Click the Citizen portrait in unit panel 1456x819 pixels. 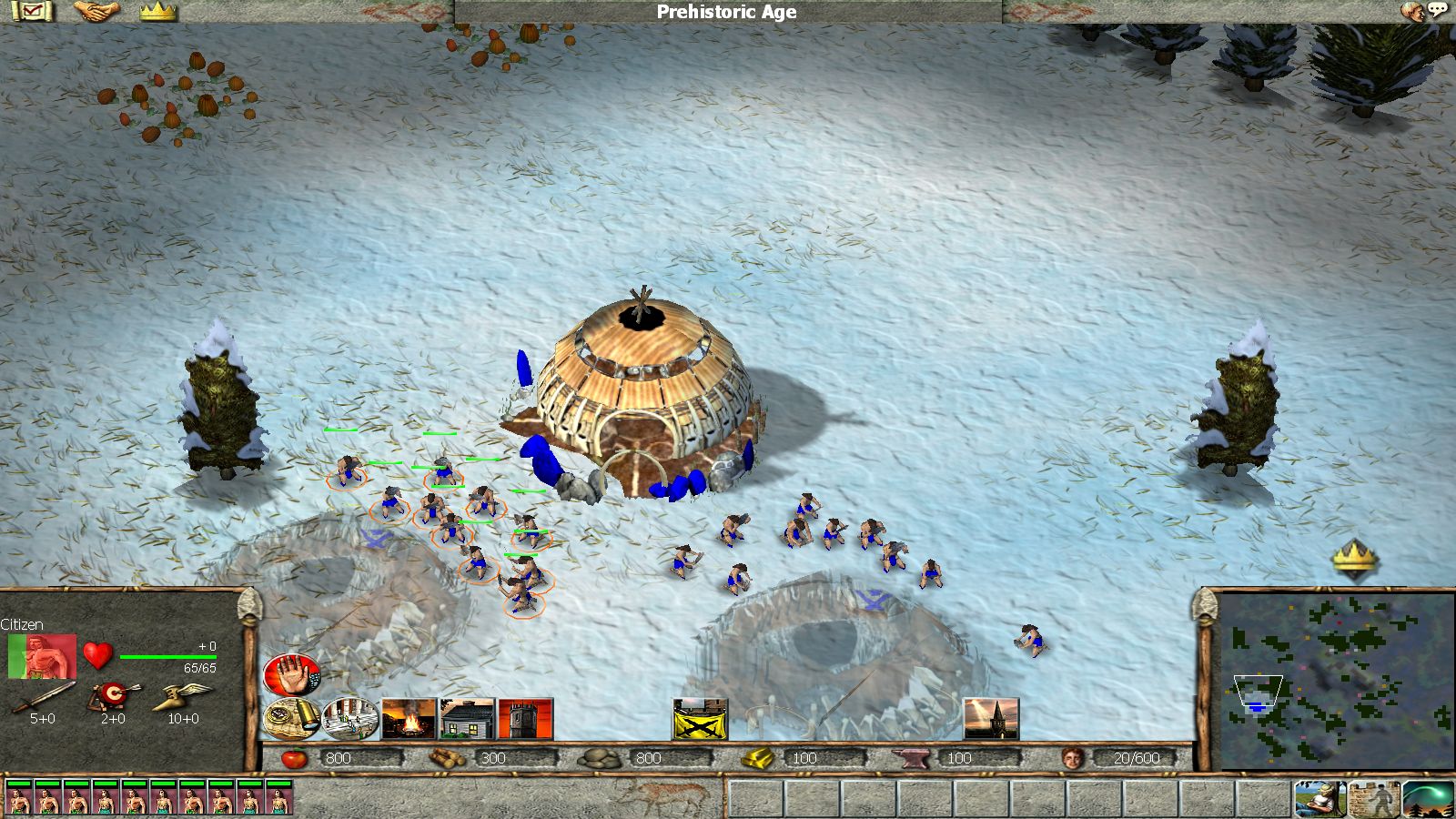pyautogui.click(x=42, y=656)
